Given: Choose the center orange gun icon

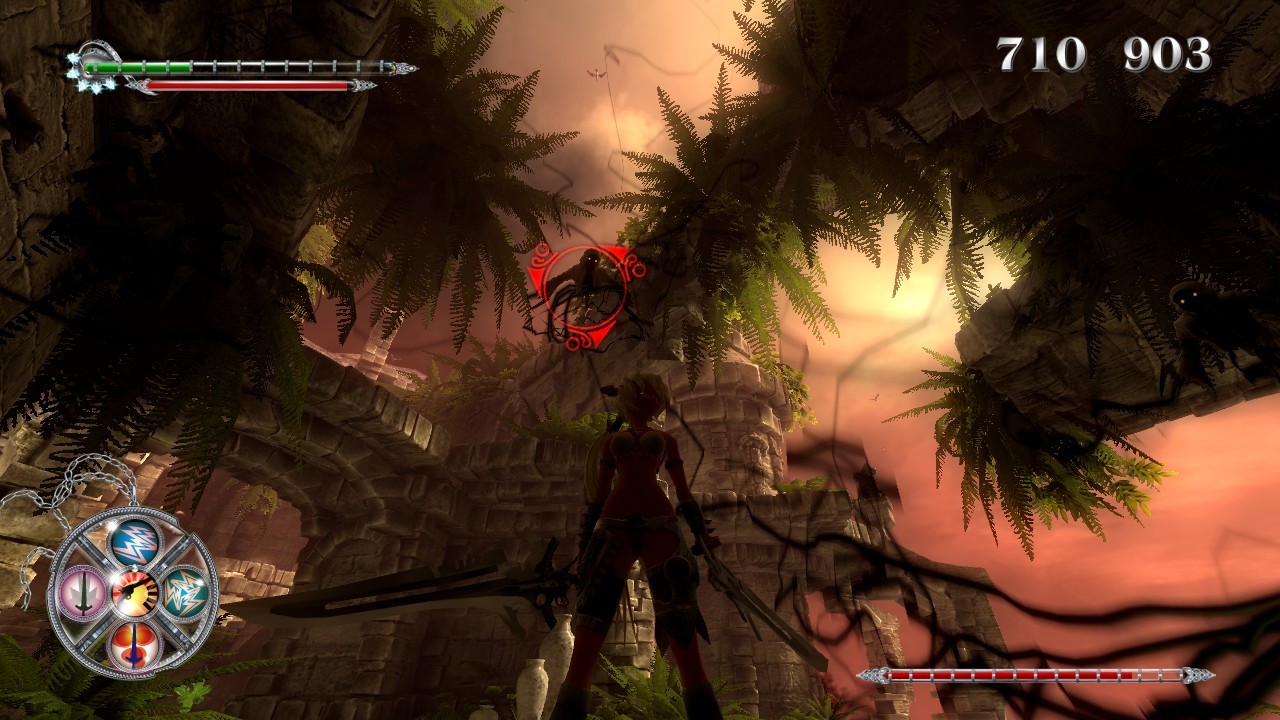Looking at the screenshot, I should [135, 593].
